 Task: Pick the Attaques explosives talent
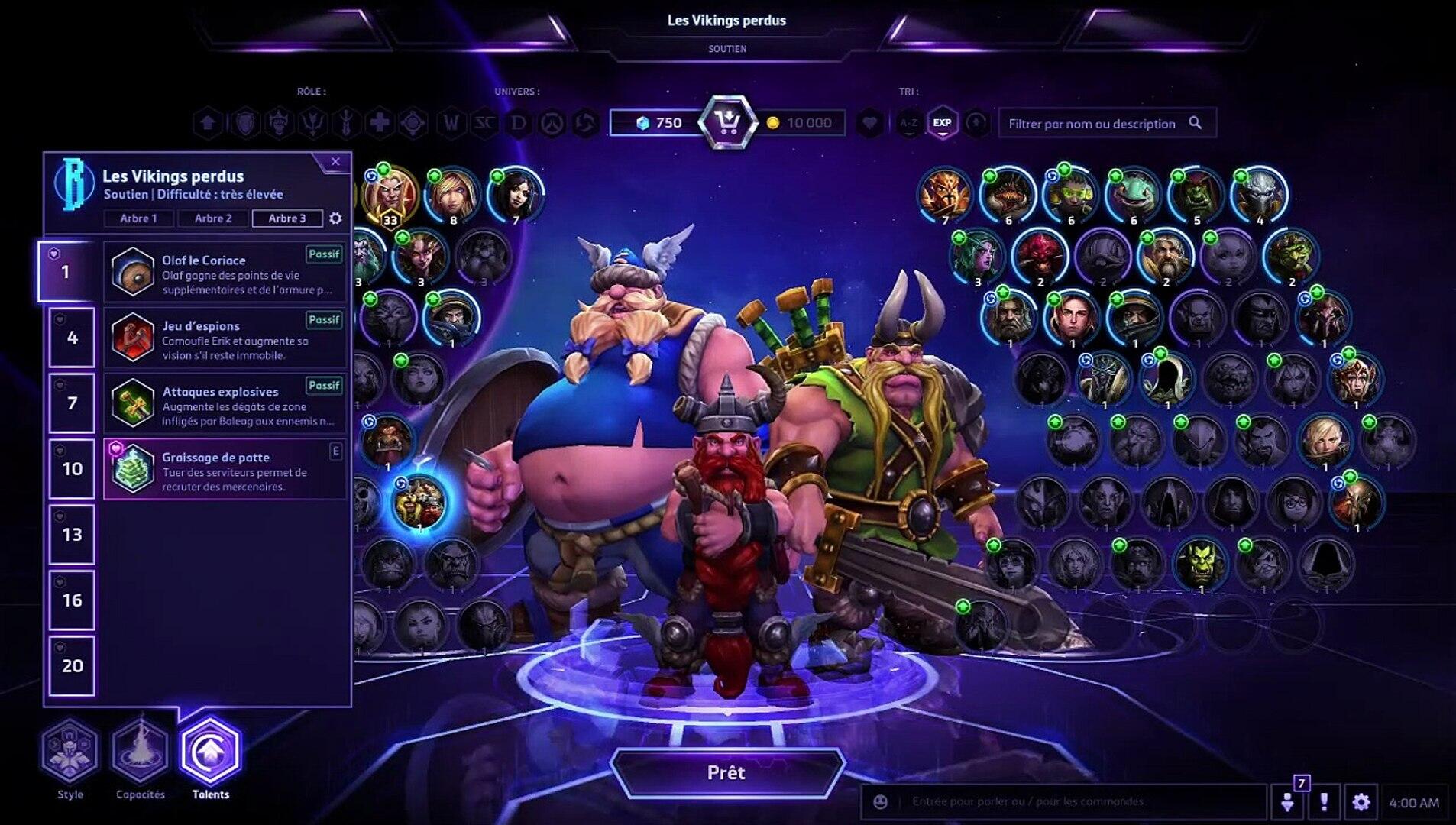pyautogui.click(x=225, y=403)
